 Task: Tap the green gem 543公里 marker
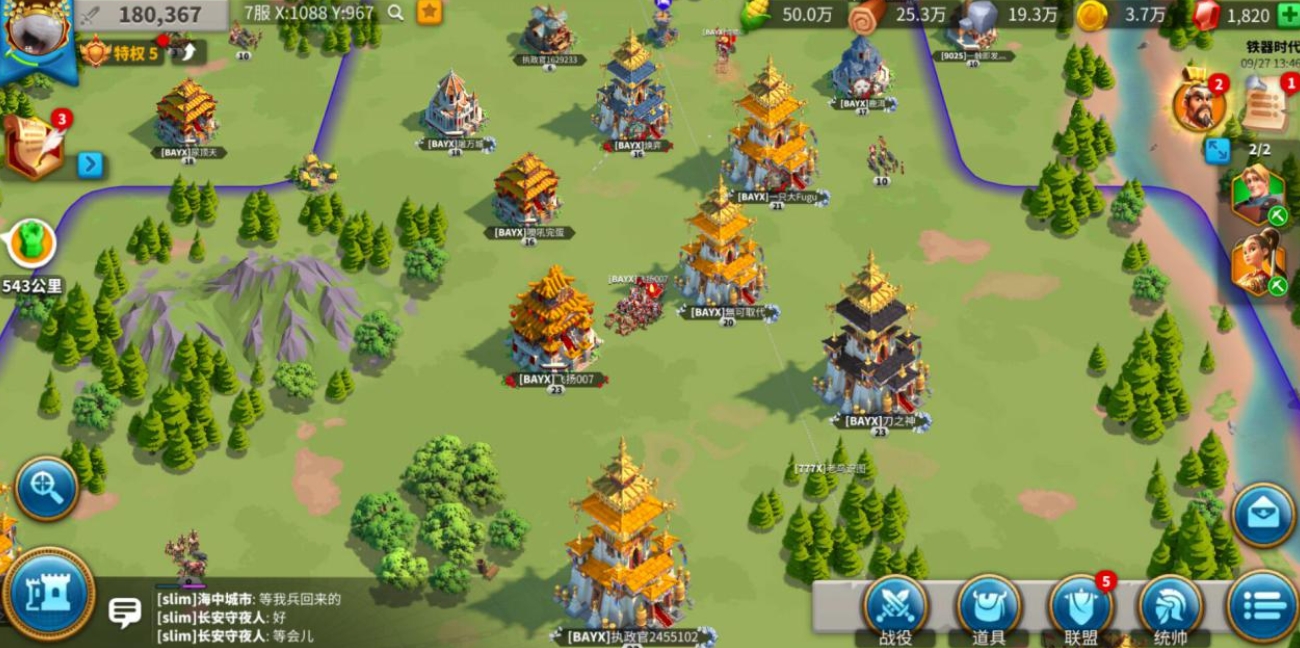[32, 245]
